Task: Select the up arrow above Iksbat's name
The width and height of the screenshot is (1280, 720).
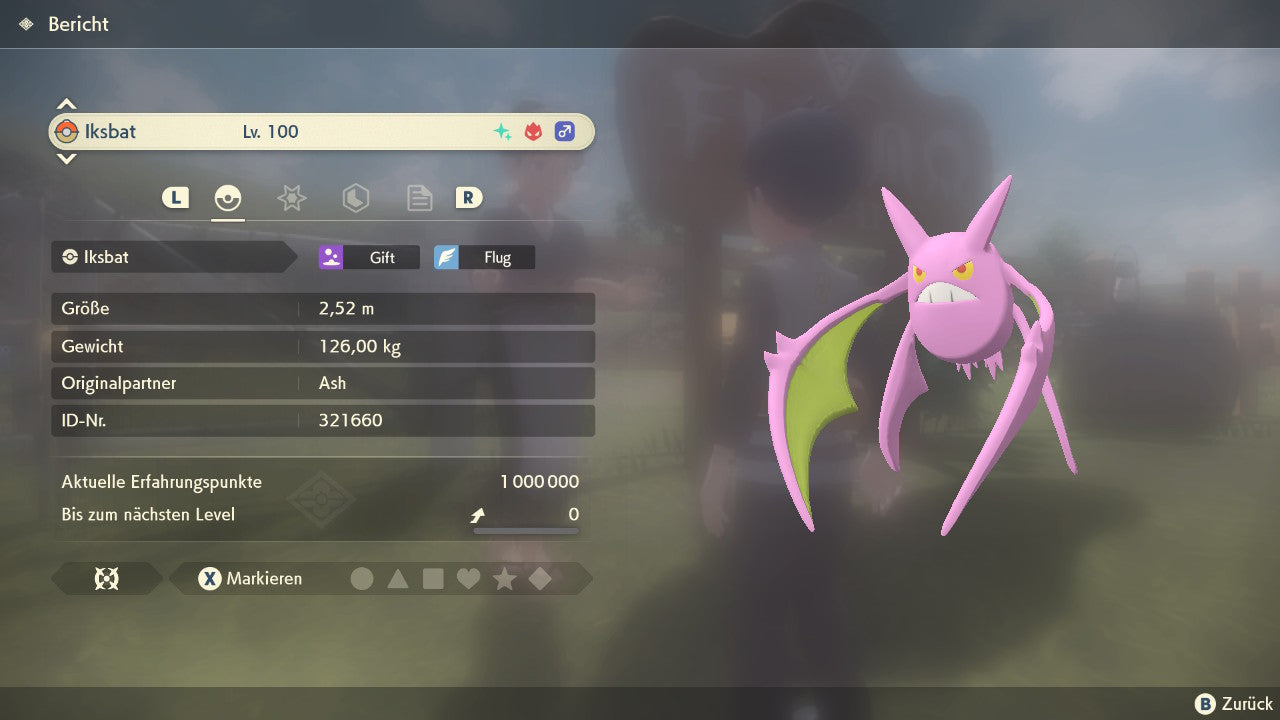Action: click(x=66, y=104)
